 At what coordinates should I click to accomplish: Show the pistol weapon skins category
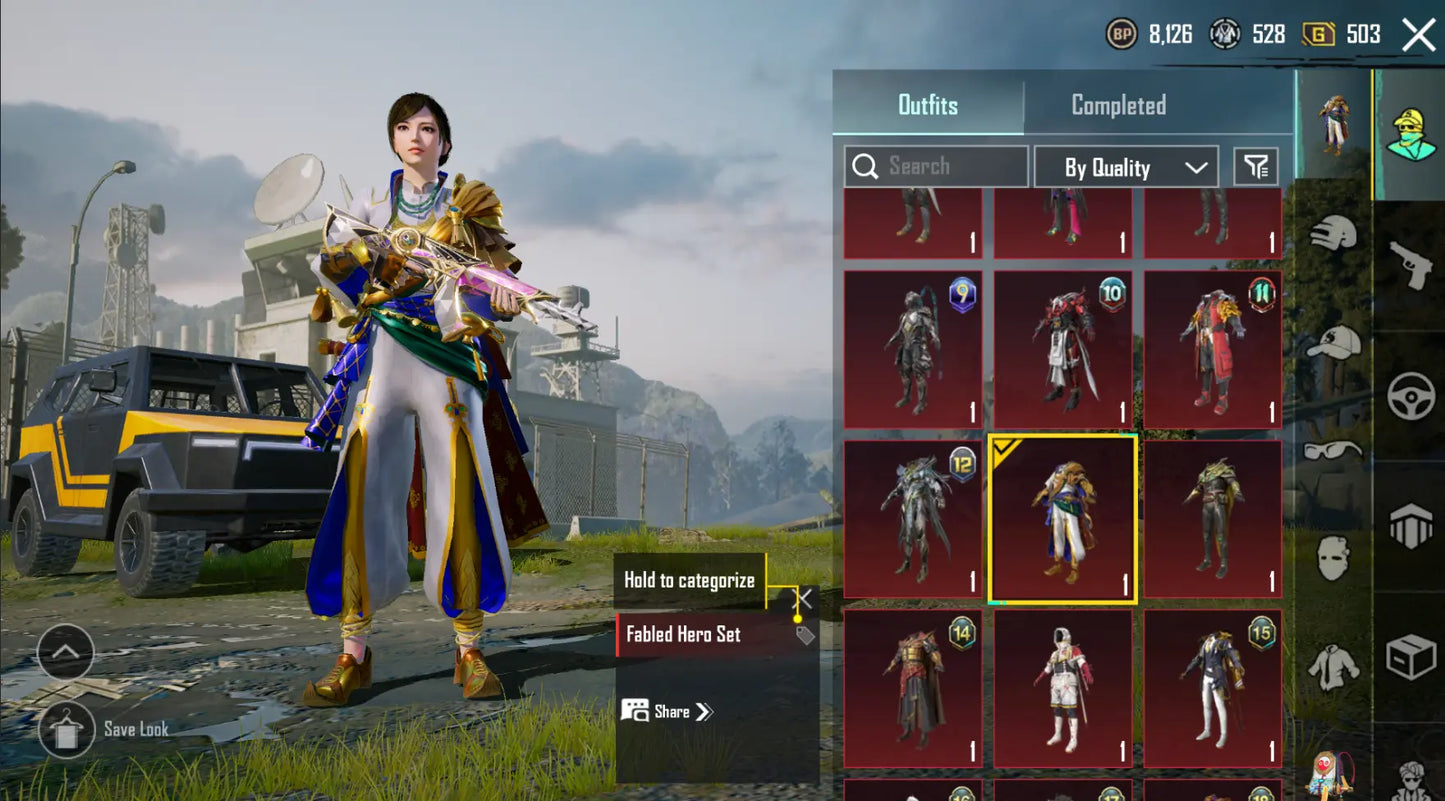tap(1410, 265)
